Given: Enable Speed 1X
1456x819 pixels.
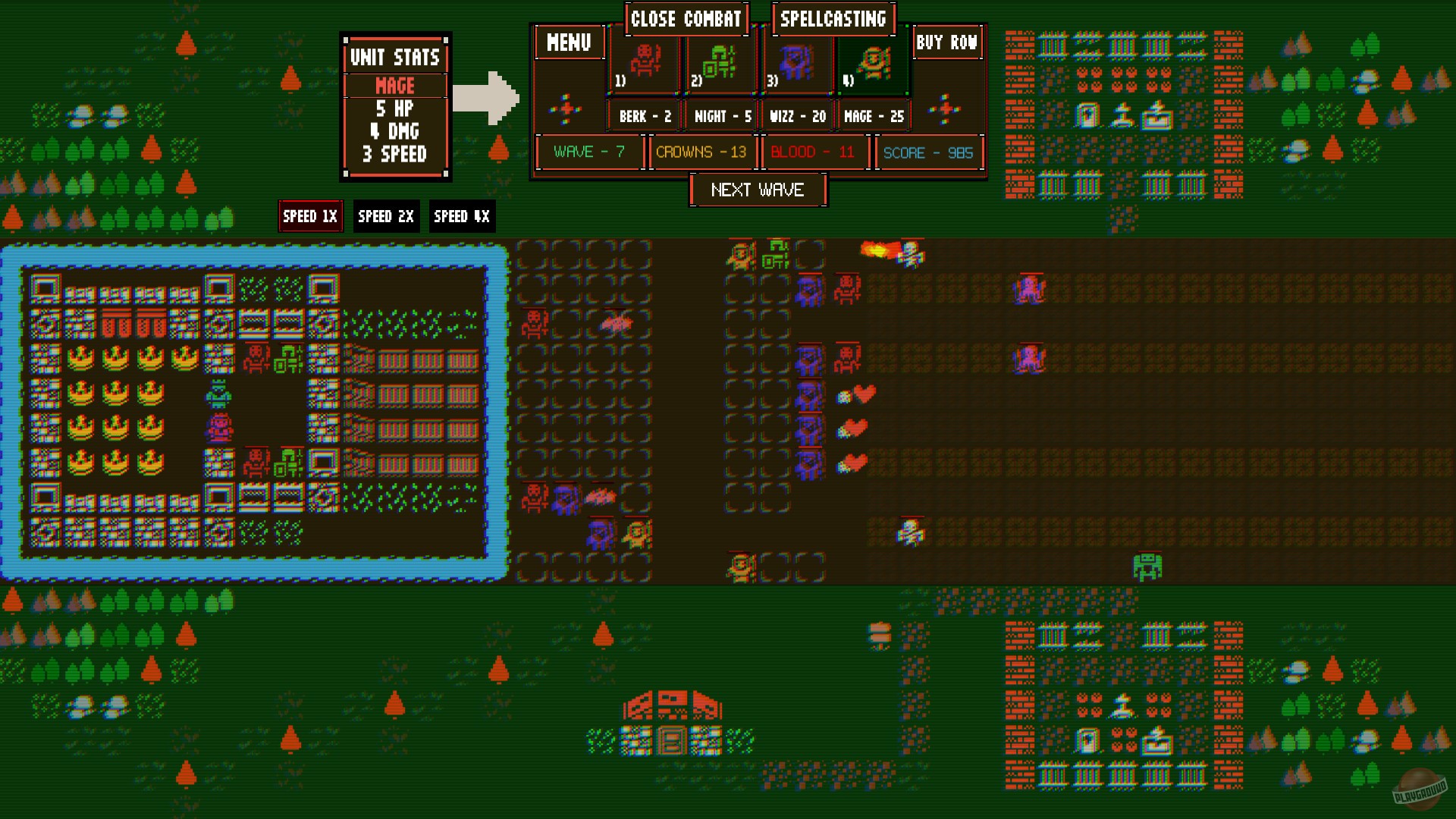Looking at the screenshot, I should tap(310, 216).
